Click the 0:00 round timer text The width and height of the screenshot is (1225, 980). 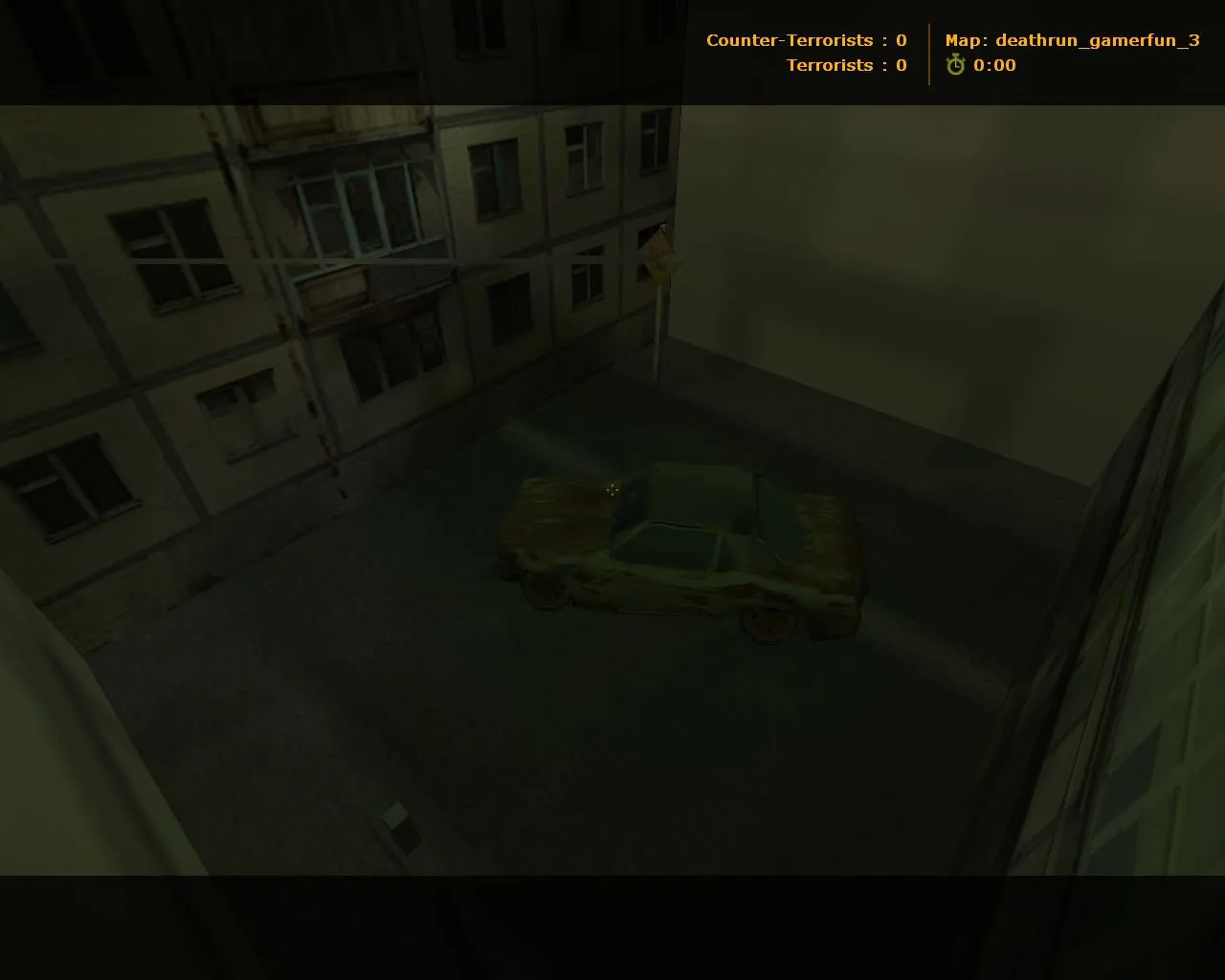point(993,66)
